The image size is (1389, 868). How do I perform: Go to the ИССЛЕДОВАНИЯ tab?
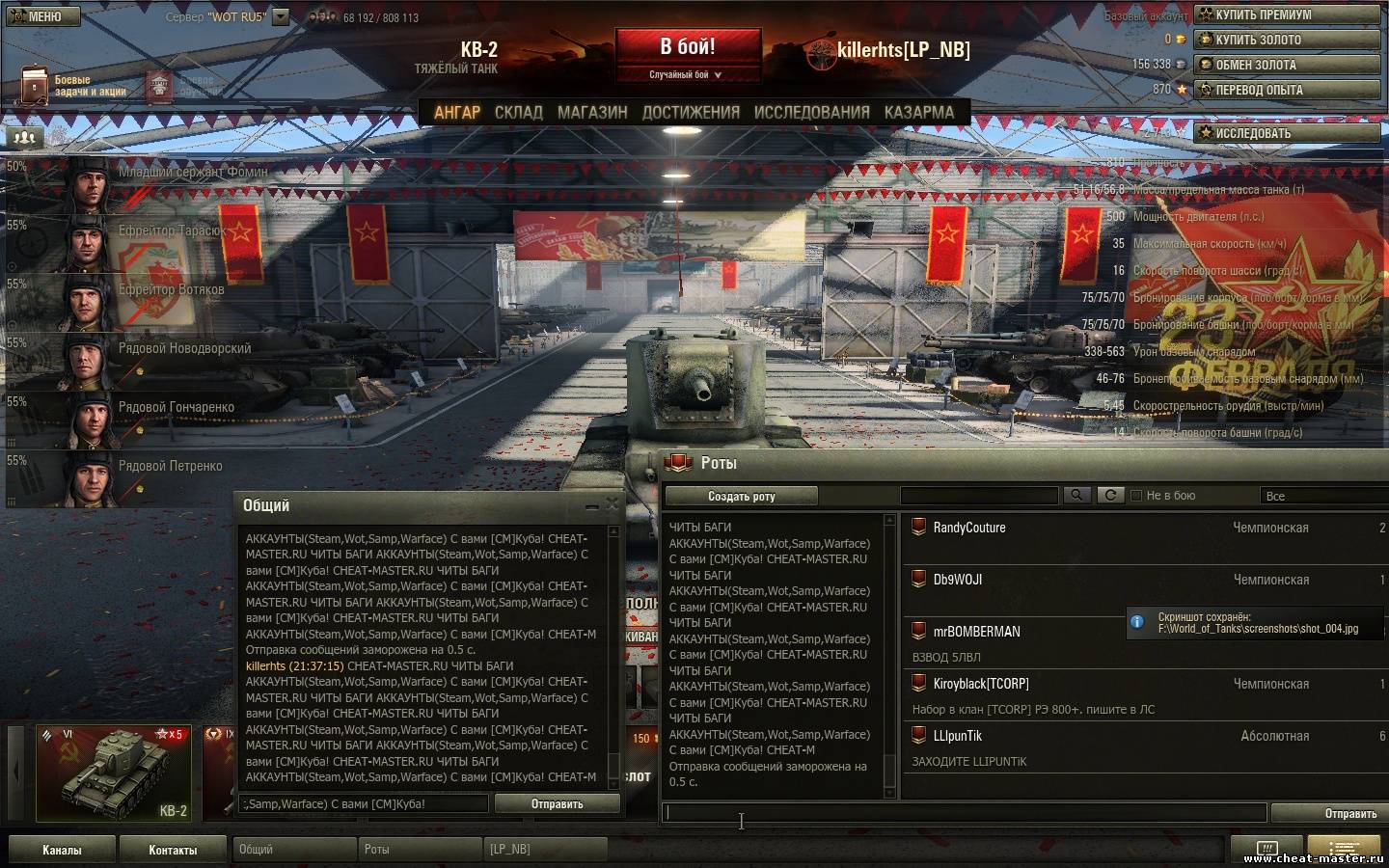pyautogui.click(x=811, y=113)
